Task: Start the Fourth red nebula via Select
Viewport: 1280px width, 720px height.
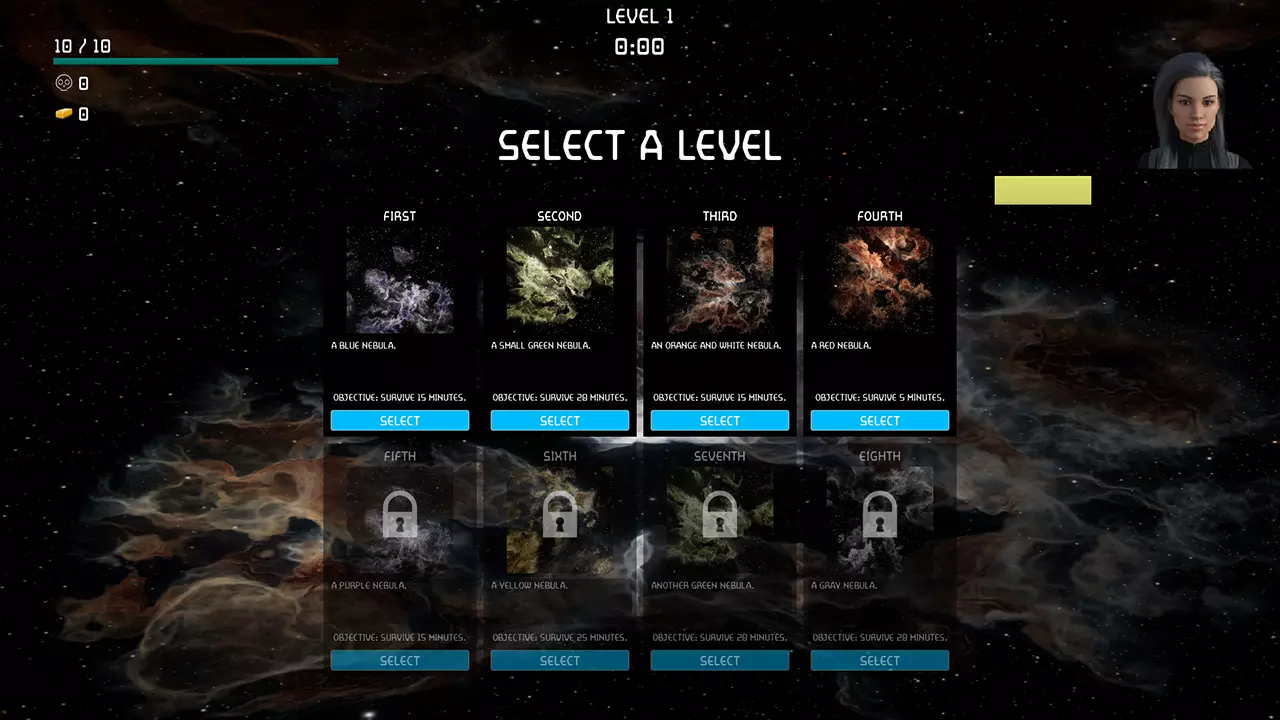Action: pos(880,420)
